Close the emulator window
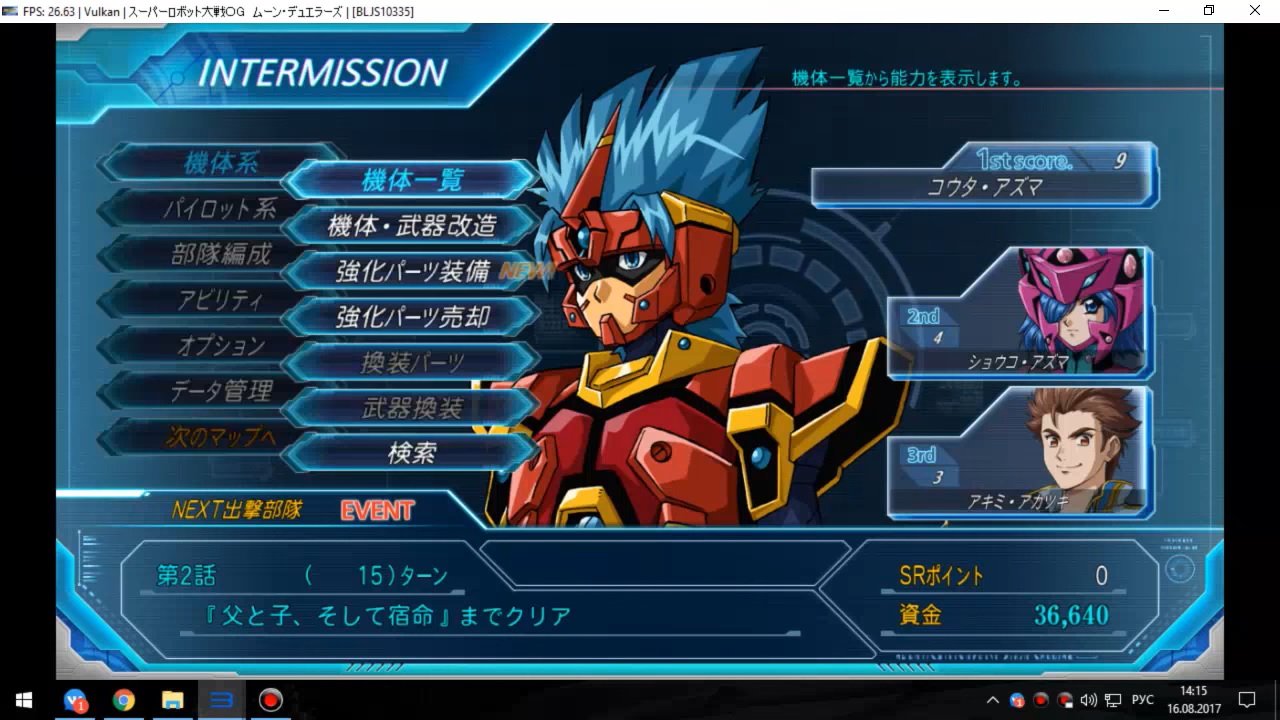This screenshot has width=1280, height=720. pyautogui.click(x=1254, y=11)
